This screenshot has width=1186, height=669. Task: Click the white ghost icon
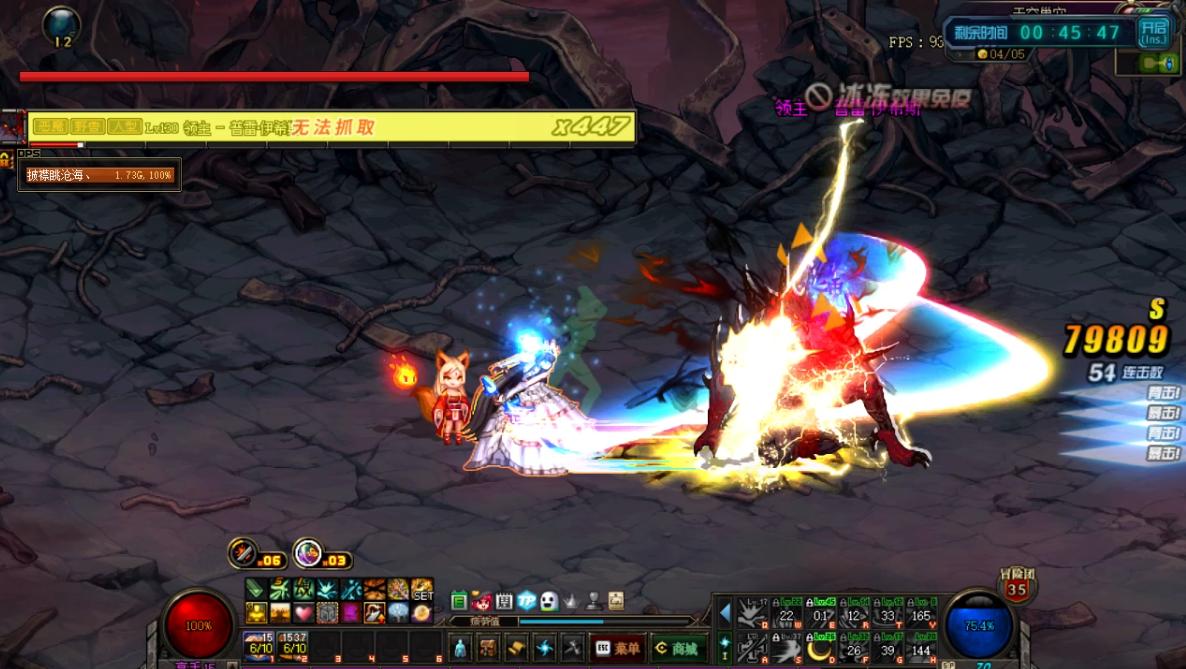click(549, 601)
